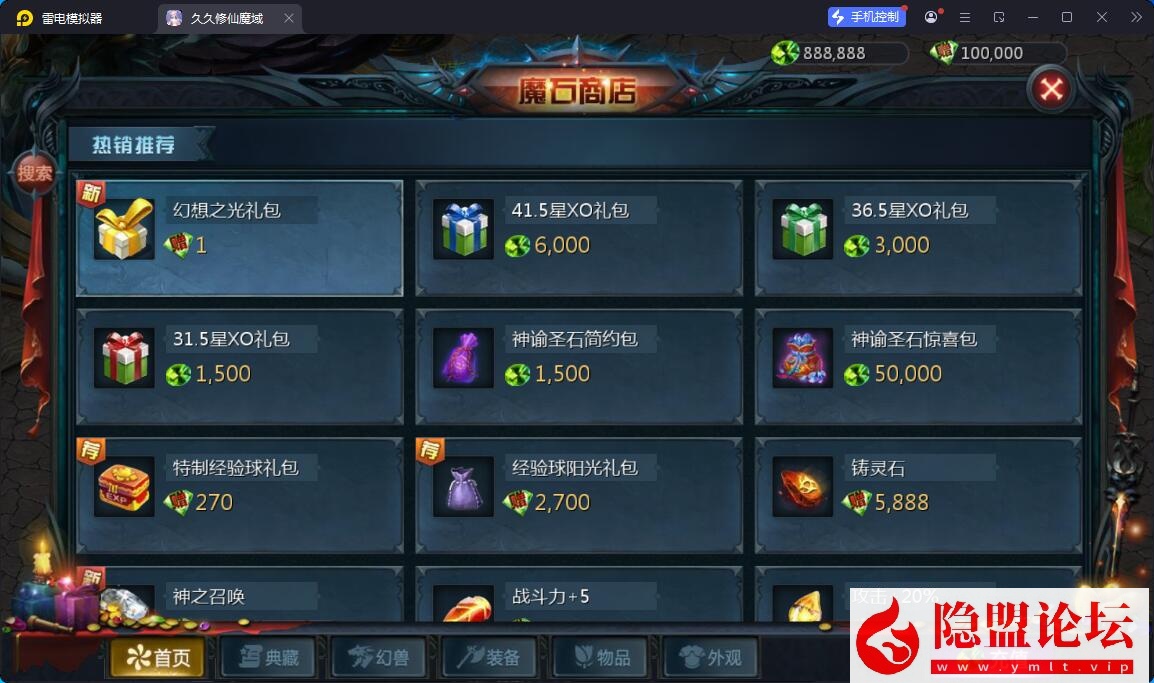The height and width of the screenshot is (683, 1154).
Task: Close the 魔石商店 shop window
Action: click(x=1050, y=90)
